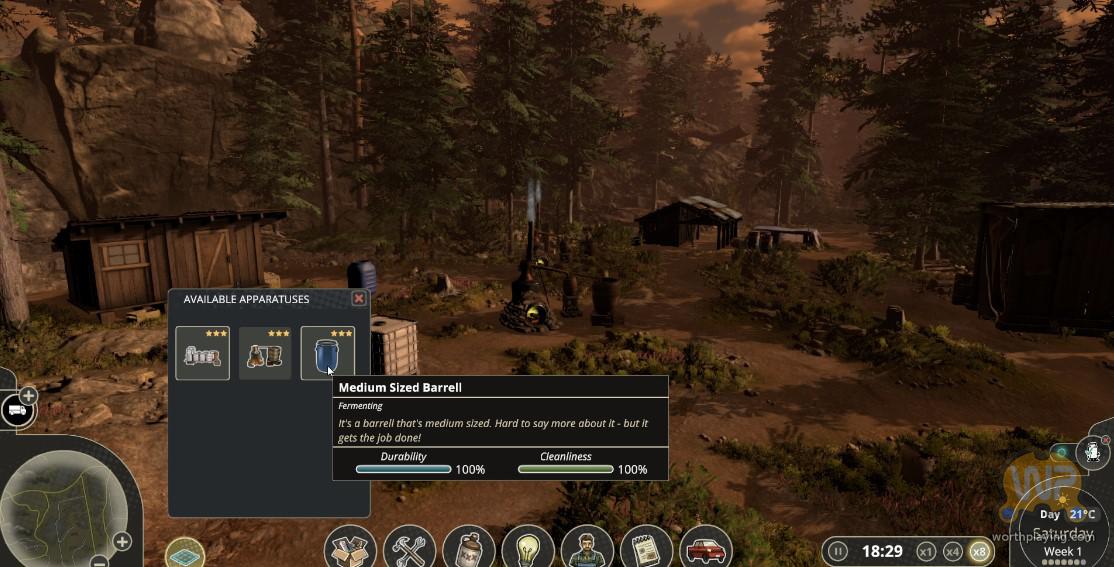
Task: Open the red car vehicle menu
Action: [x=705, y=549]
